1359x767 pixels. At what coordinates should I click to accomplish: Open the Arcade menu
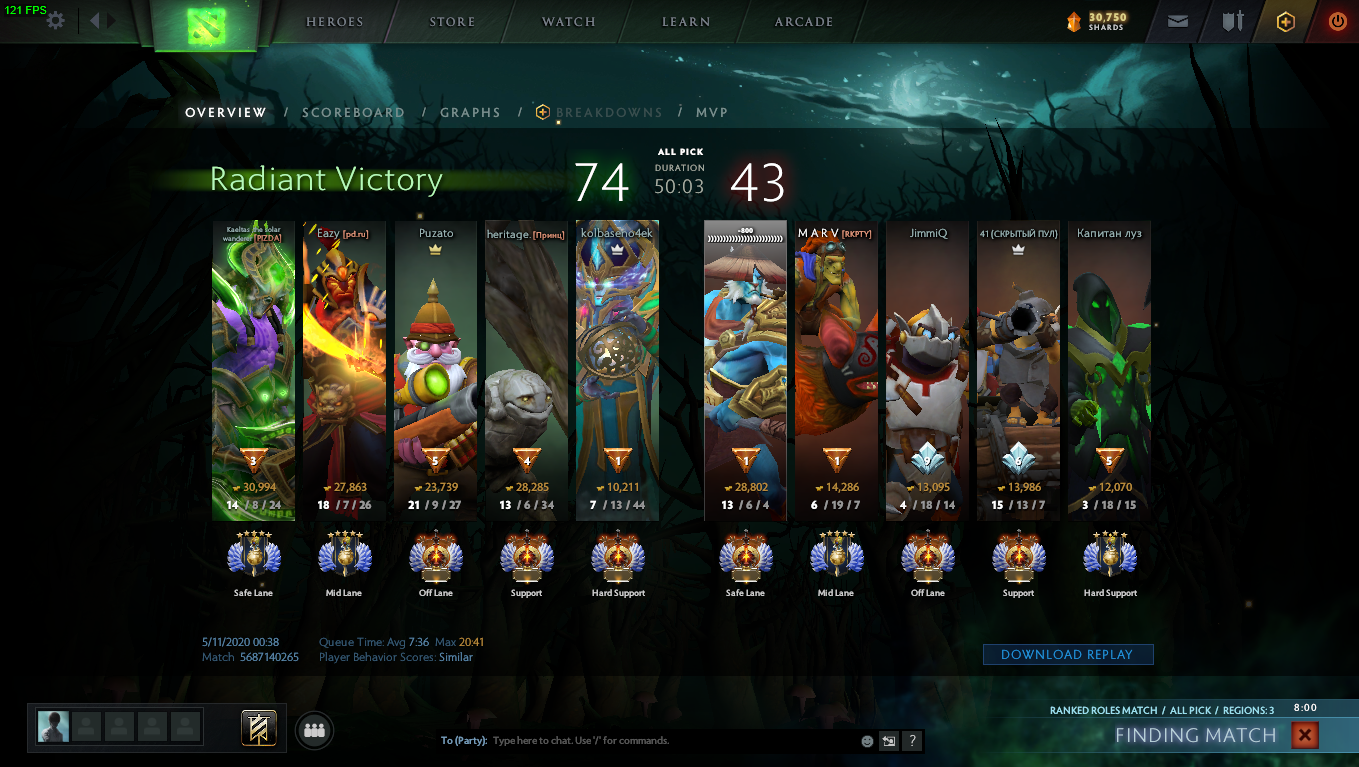click(804, 22)
